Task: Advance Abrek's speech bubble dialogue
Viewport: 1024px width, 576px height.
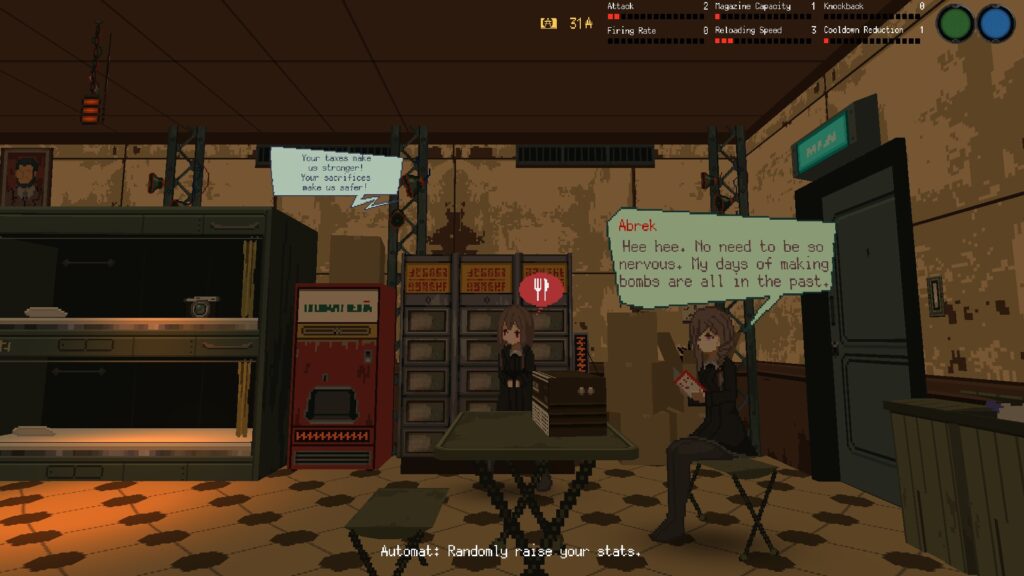Action: [x=722, y=258]
